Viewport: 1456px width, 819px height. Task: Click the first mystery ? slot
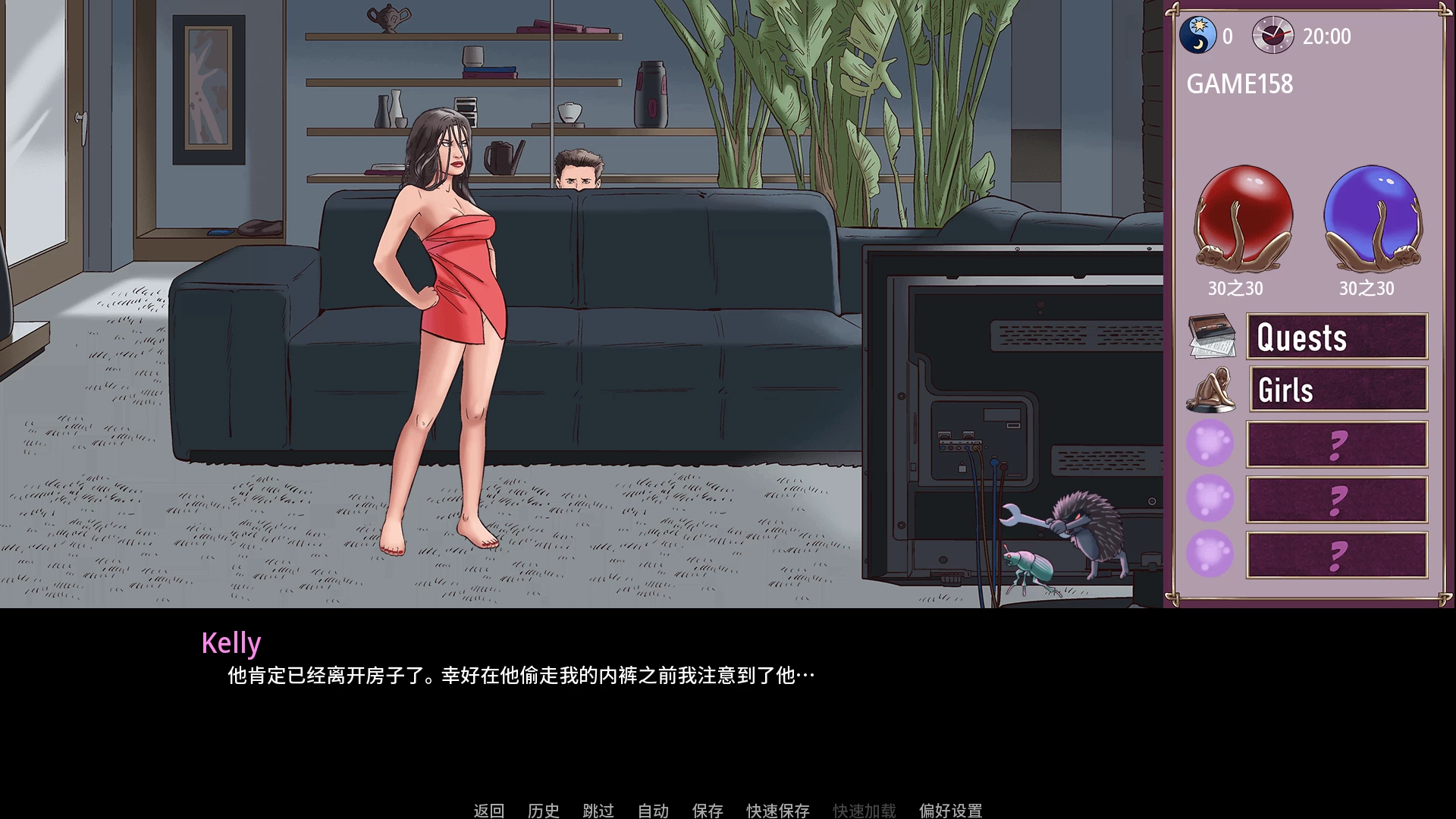click(1338, 444)
